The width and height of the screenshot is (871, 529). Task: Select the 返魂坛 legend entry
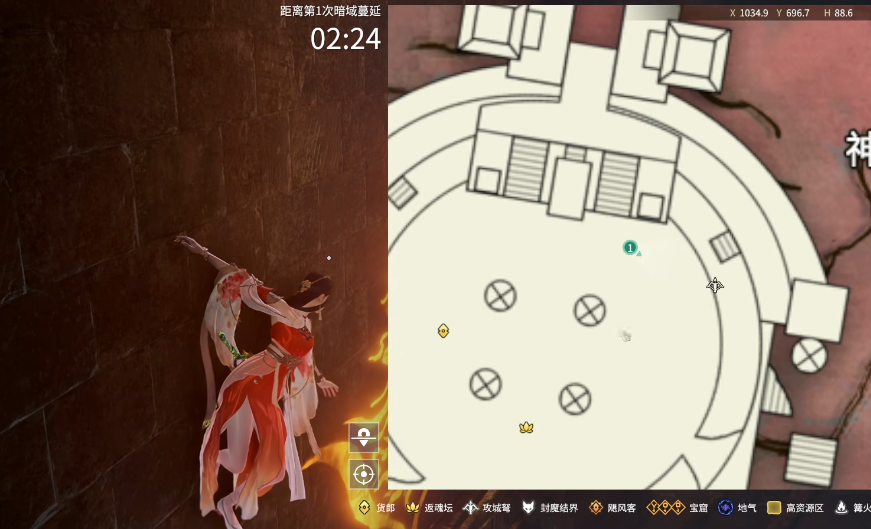click(x=428, y=508)
